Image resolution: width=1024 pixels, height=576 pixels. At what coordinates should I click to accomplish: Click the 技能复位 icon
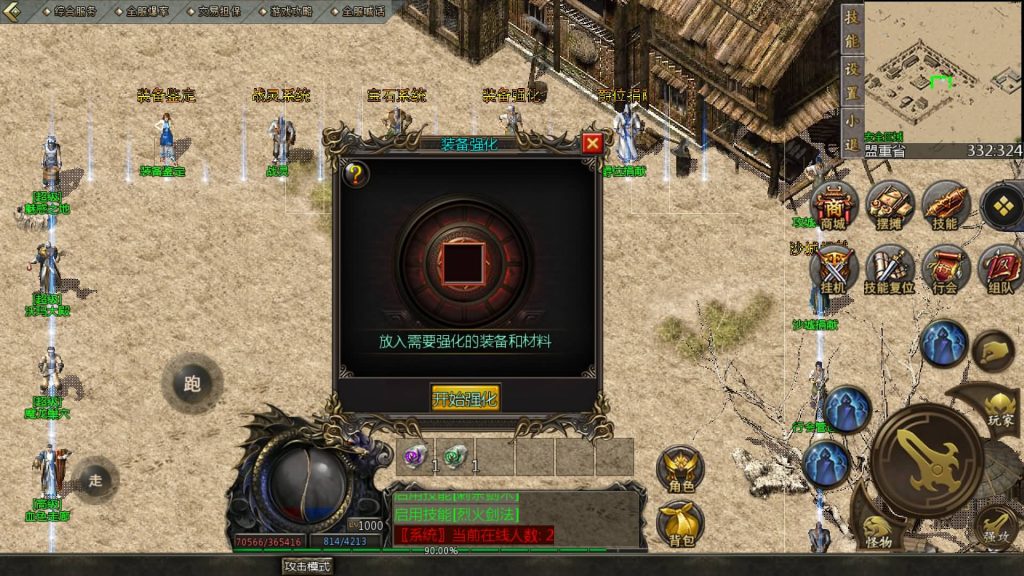tap(889, 270)
